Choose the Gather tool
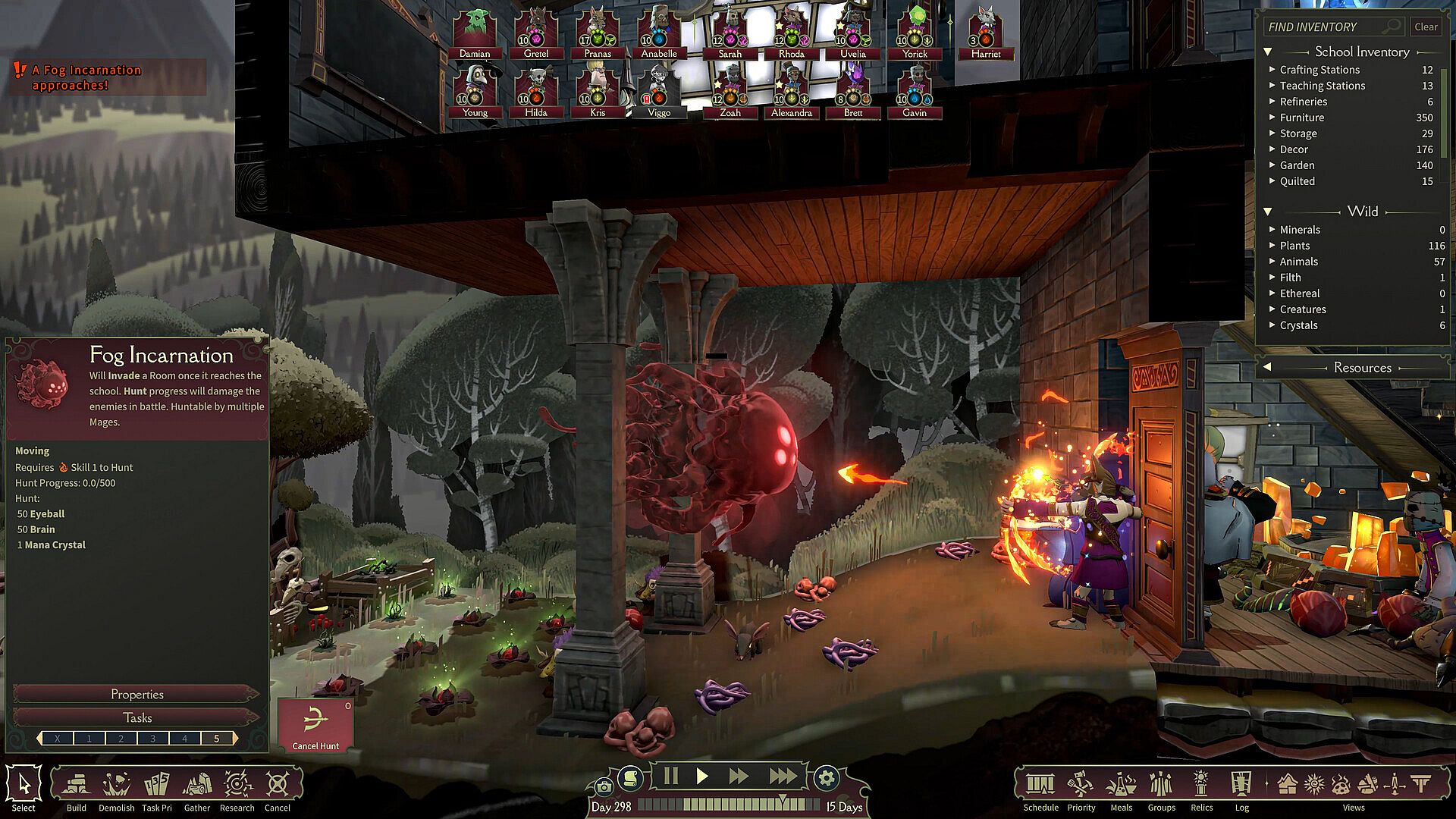Screen dimensions: 1456x819 pyautogui.click(x=197, y=787)
